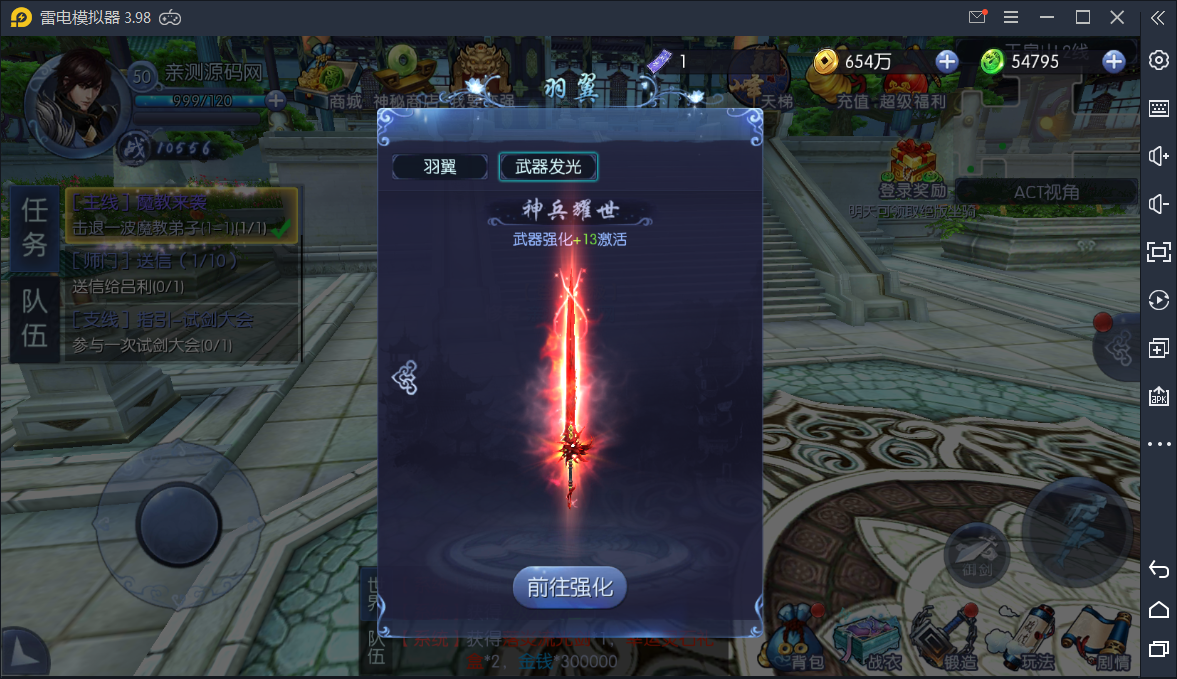This screenshot has width=1177, height=679.
Task: Select the 任务 quest tab
Action: pyautogui.click(x=35, y=228)
